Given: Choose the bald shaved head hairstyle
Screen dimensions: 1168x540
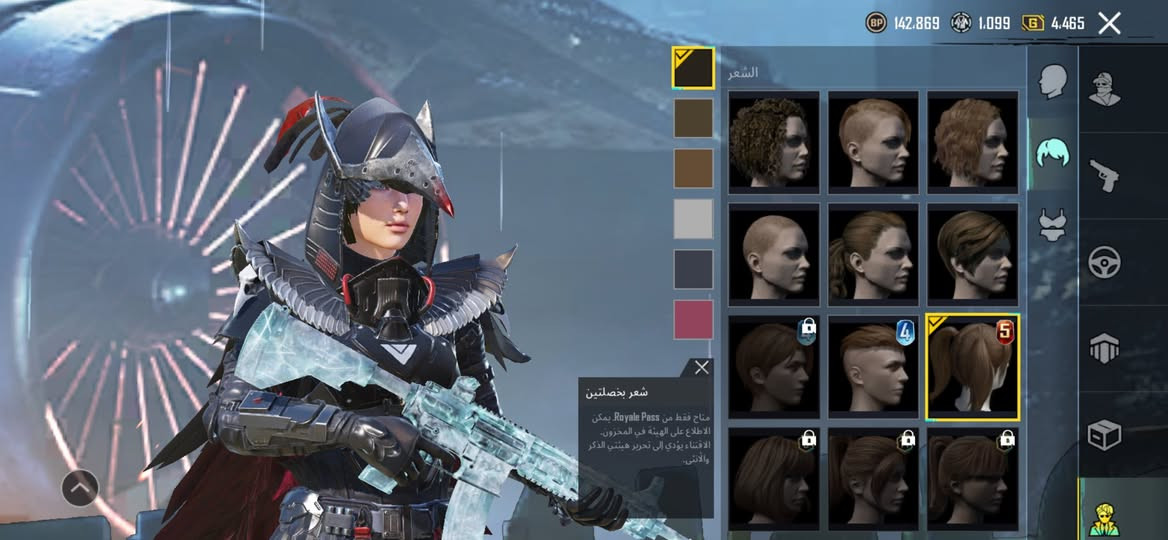Looking at the screenshot, I should [x=773, y=254].
